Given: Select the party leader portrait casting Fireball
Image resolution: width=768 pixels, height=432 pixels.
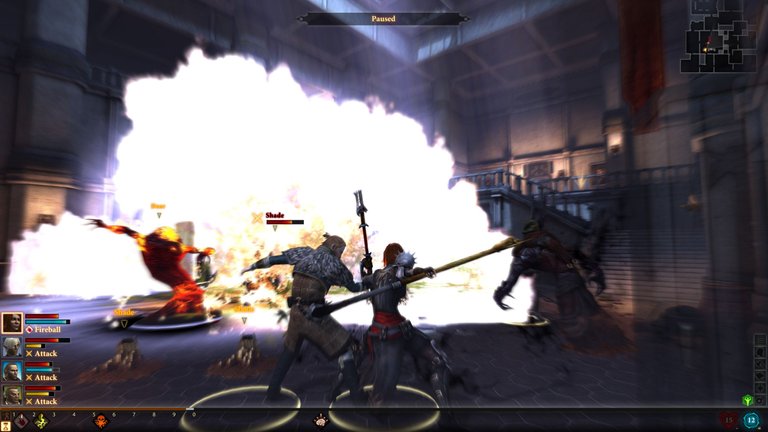Looking at the screenshot, I should coord(12,323).
